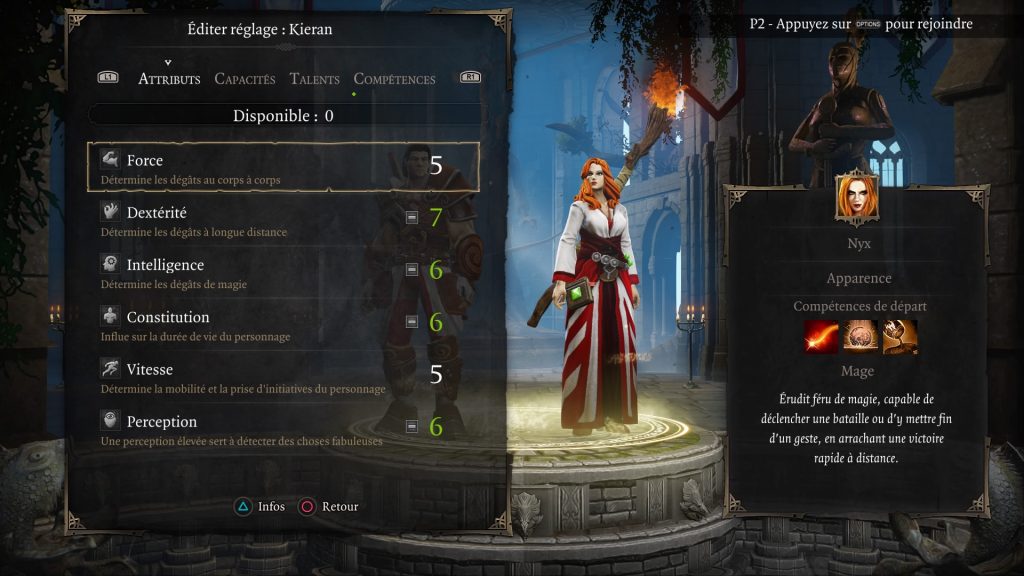The image size is (1024, 576).
Task: Select the Constitution attribute row
Action: point(250,324)
